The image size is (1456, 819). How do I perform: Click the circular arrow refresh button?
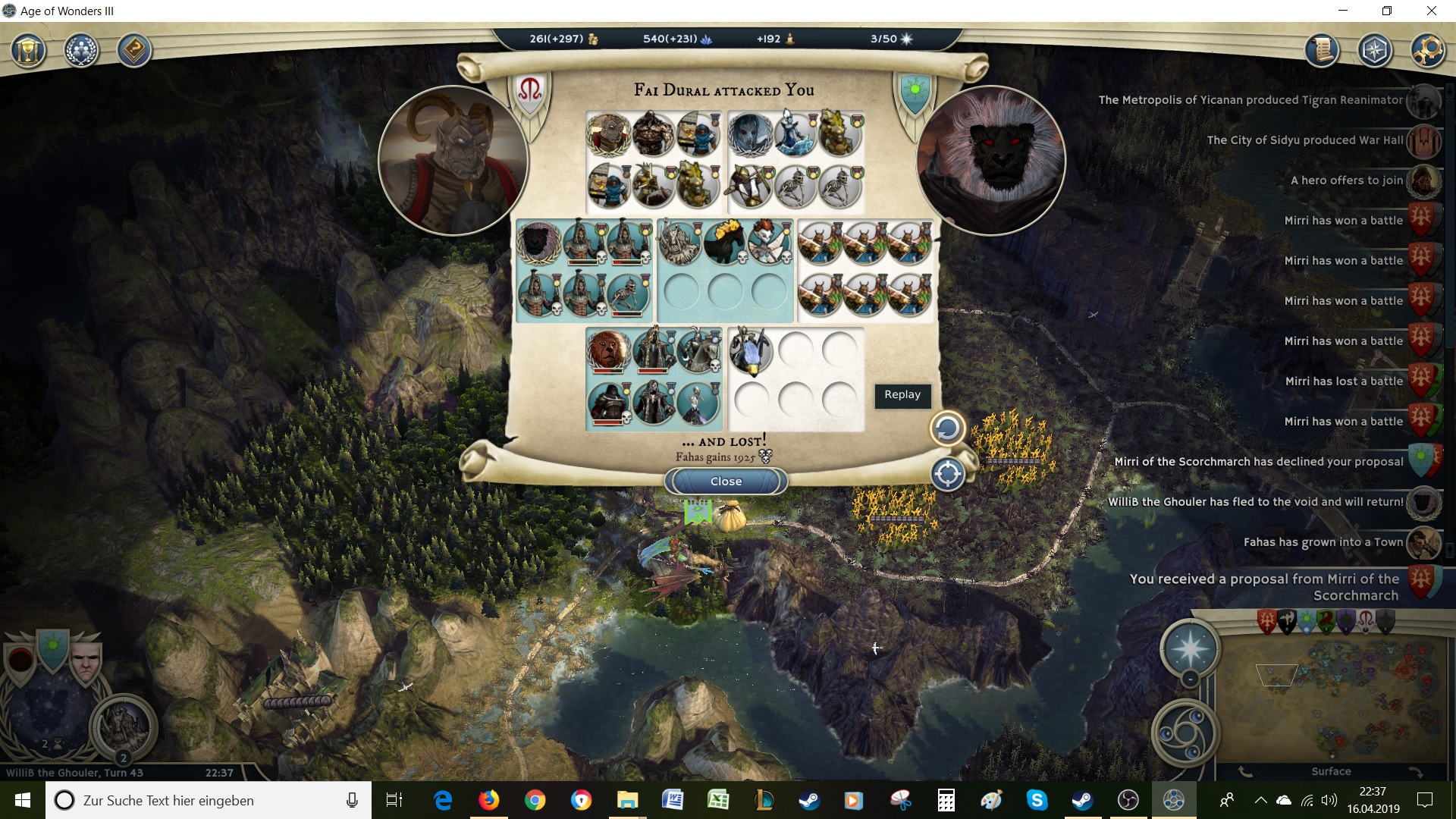tap(947, 428)
